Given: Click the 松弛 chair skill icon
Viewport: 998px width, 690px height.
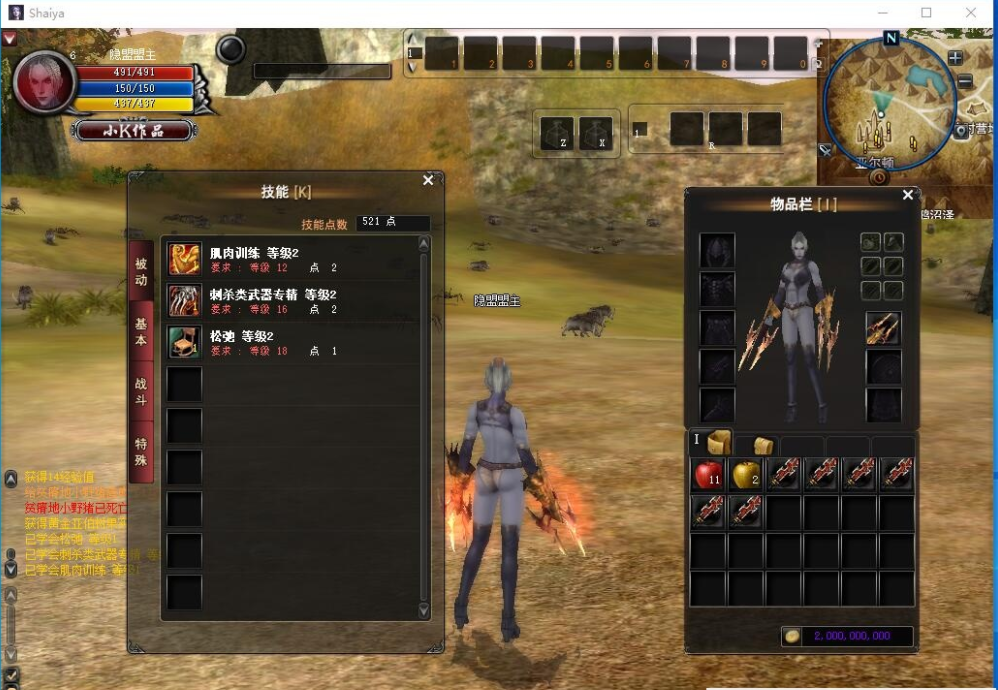Looking at the screenshot, I should click(184, 342).
